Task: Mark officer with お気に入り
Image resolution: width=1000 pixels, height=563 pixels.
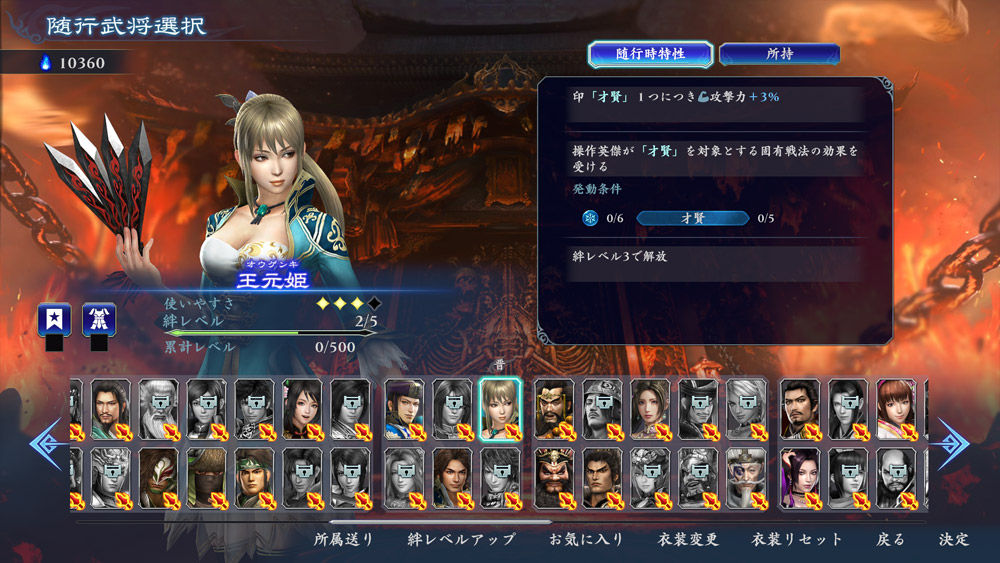Action: pyautogui.click(x=586, y=539)
